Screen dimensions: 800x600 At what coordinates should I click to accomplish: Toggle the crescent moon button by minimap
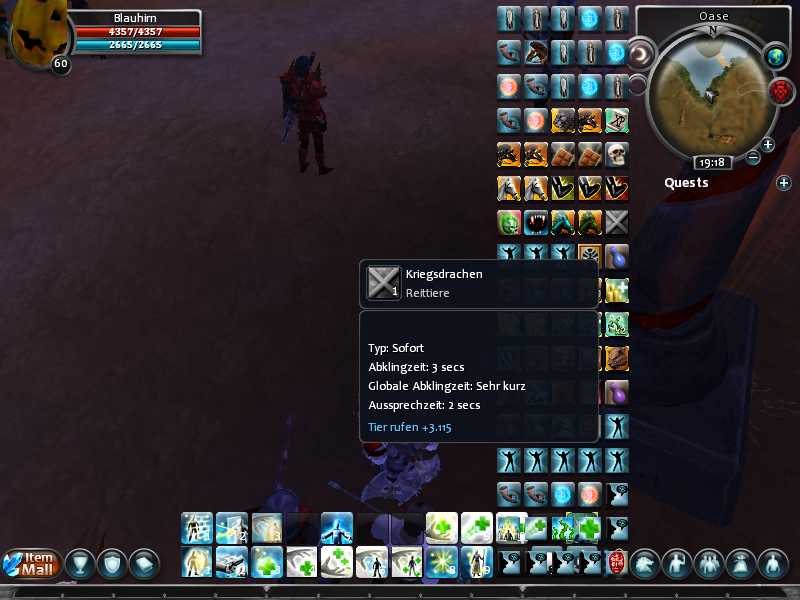point(640,52)
